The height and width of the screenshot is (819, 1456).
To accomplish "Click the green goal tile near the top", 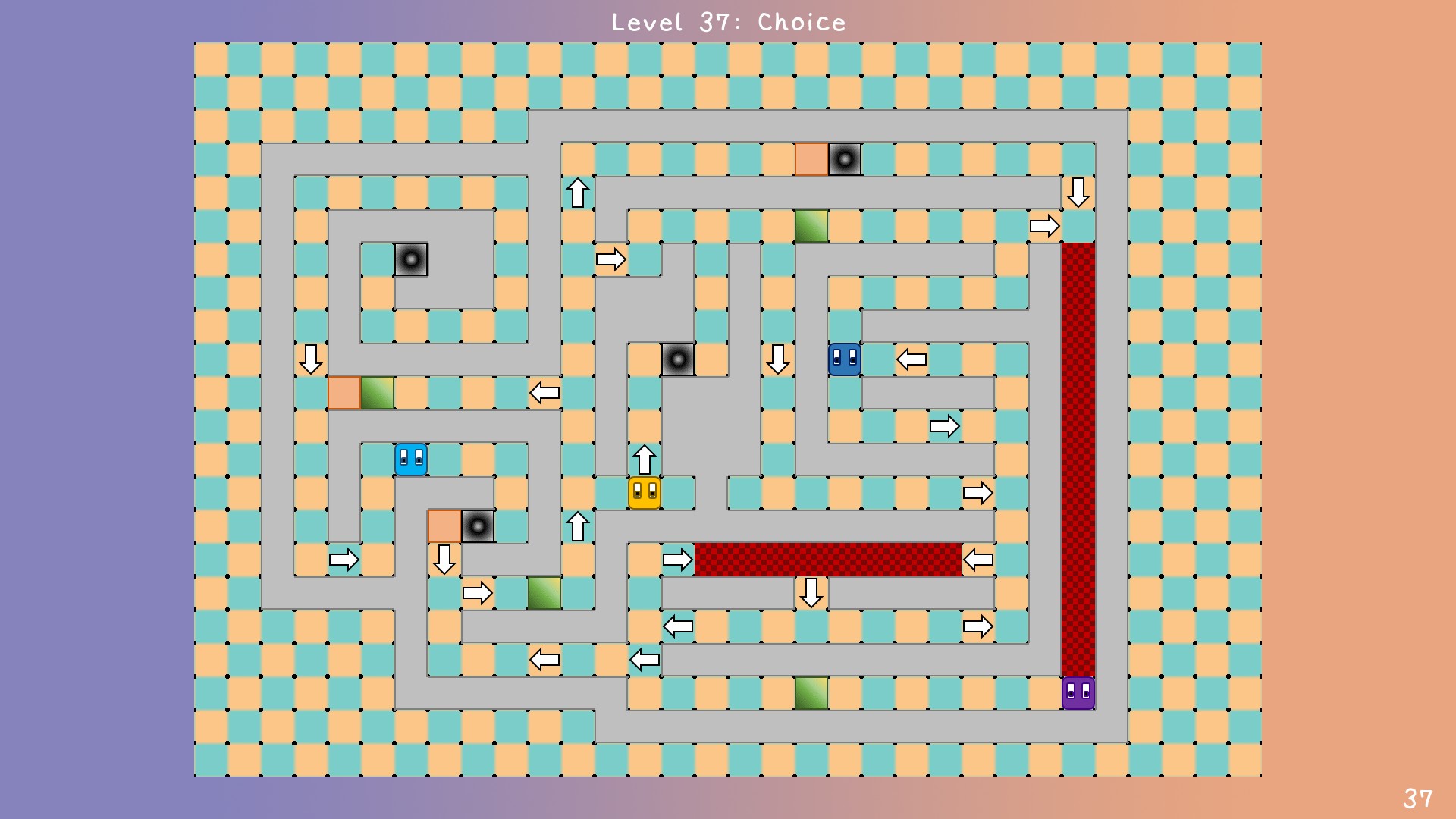I will (811, 225).
